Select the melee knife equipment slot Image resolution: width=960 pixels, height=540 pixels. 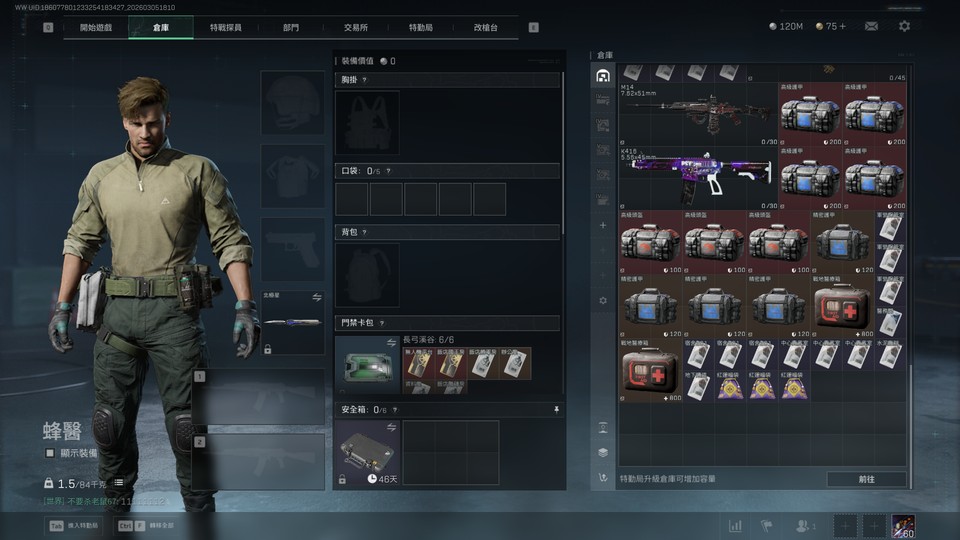click(x=292, y=322)
